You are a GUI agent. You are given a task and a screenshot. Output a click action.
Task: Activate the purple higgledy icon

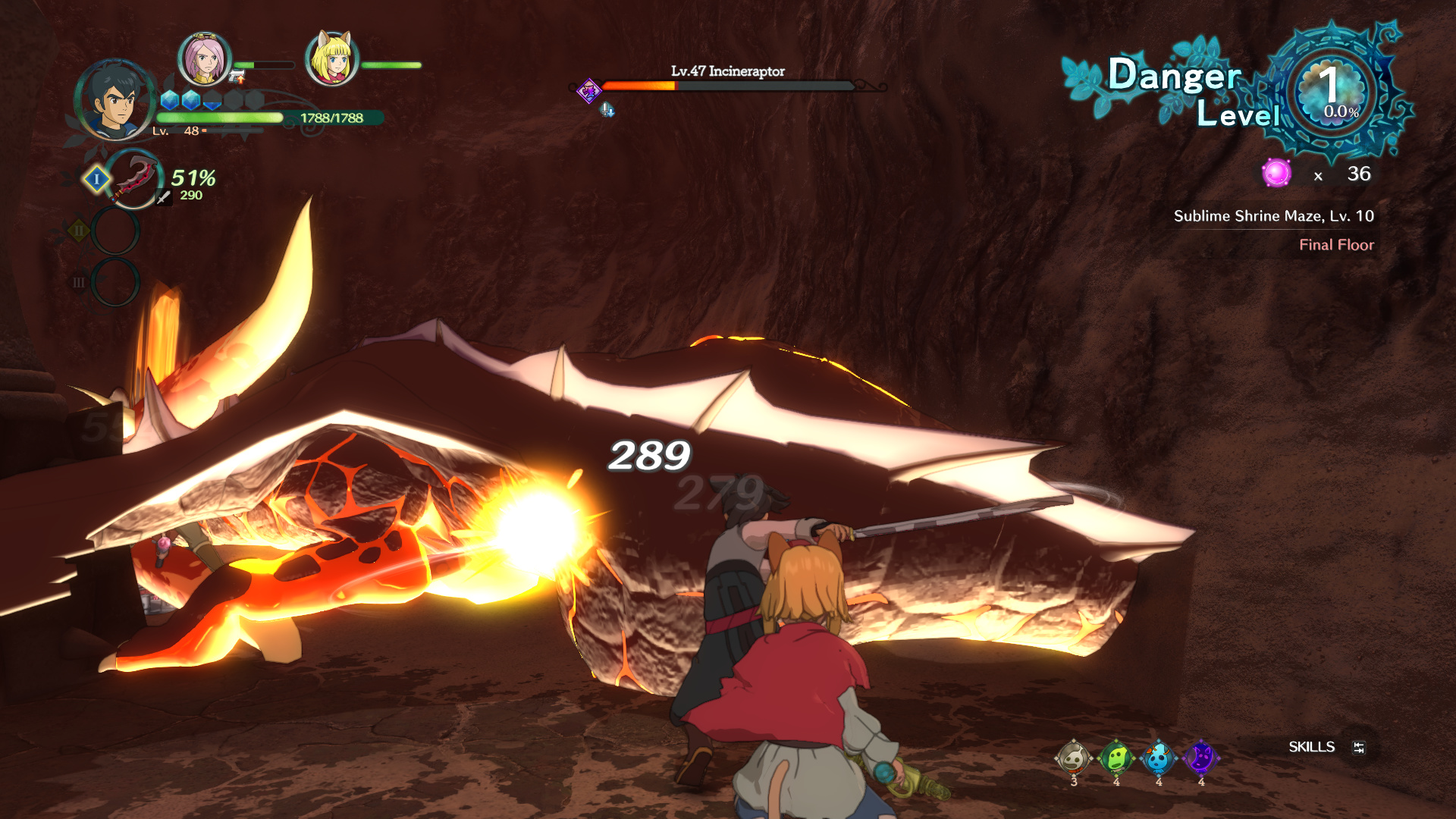tap(1200, 757)
